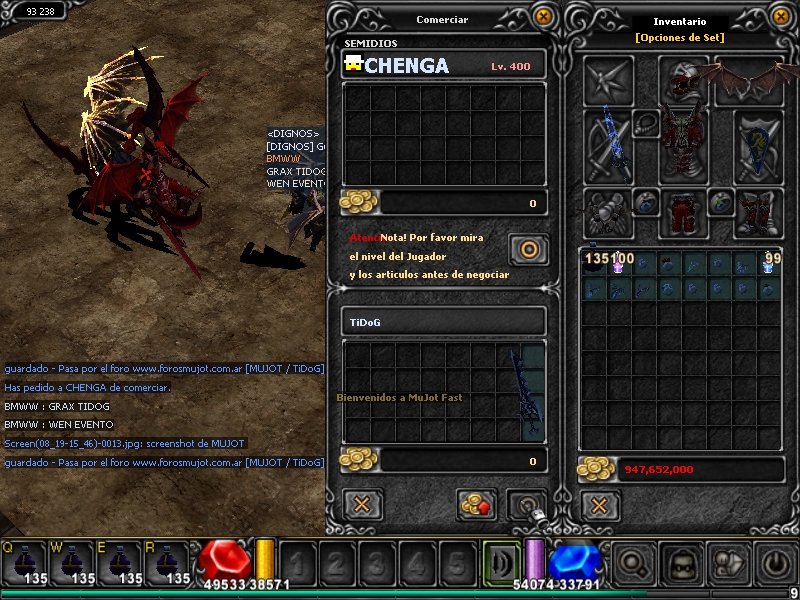This screenshot has height=600, width=800.
Task: Select the equipped red boots slot
Action: click(758, 211)
